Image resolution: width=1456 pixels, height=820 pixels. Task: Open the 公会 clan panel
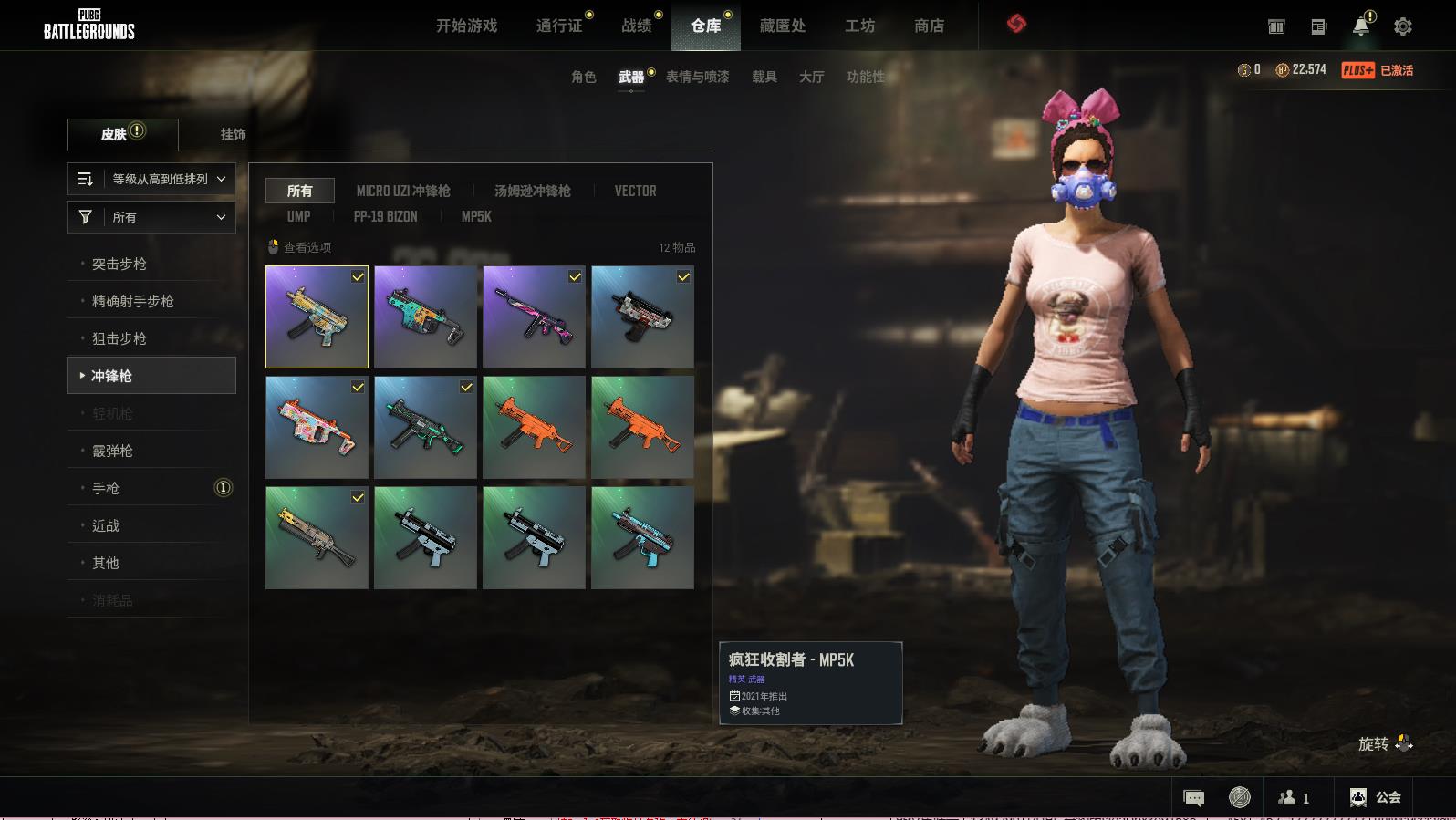pos(1376,797)
